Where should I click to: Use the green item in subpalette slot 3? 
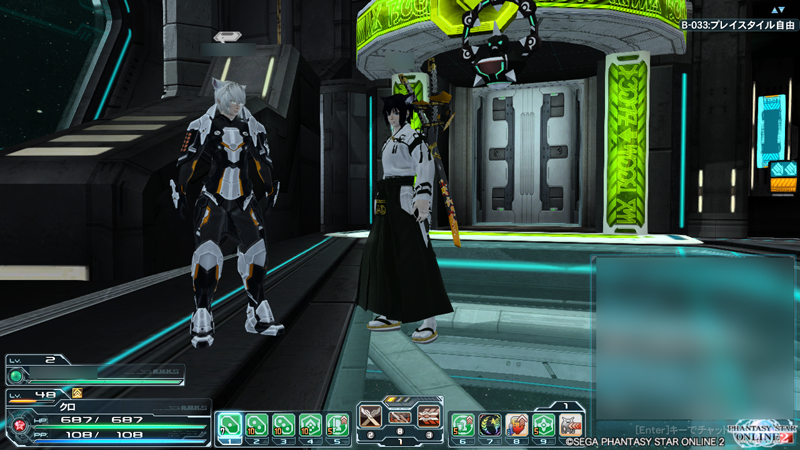283,425
